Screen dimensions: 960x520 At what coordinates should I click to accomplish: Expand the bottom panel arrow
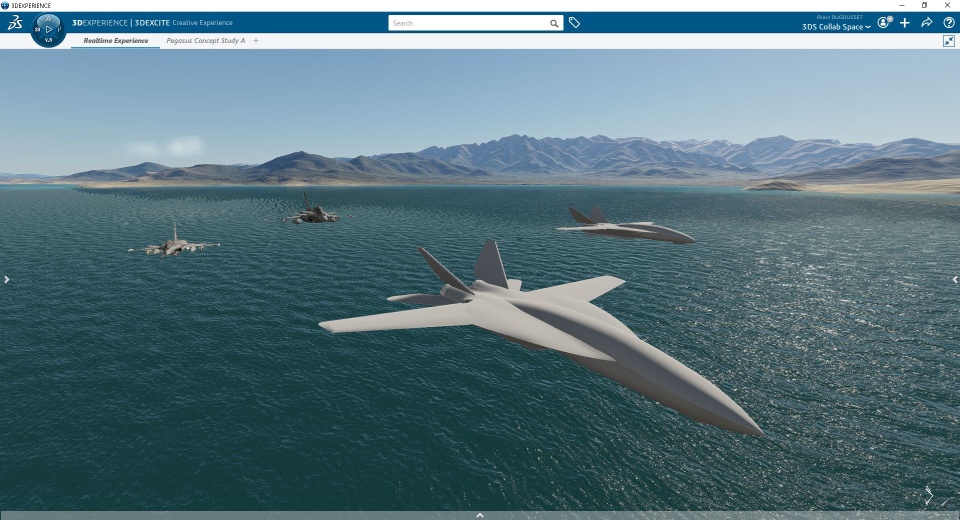point(480,515)
